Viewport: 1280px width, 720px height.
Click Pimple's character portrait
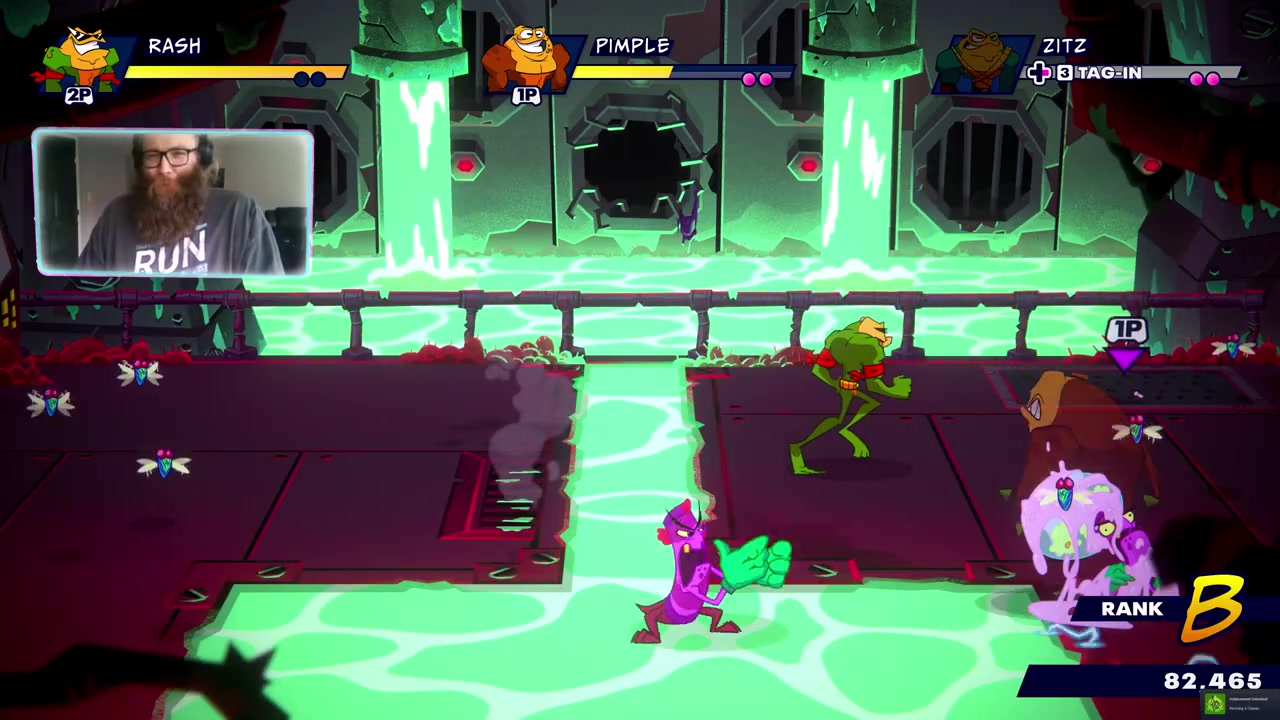point(527,60)
